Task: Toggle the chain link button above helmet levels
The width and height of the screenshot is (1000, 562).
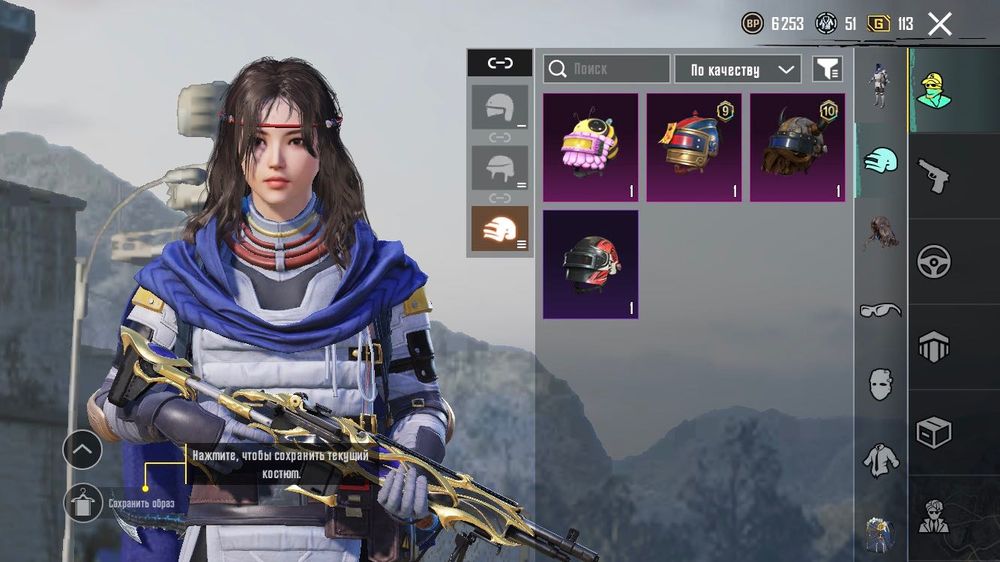Action: pos(500,63)
